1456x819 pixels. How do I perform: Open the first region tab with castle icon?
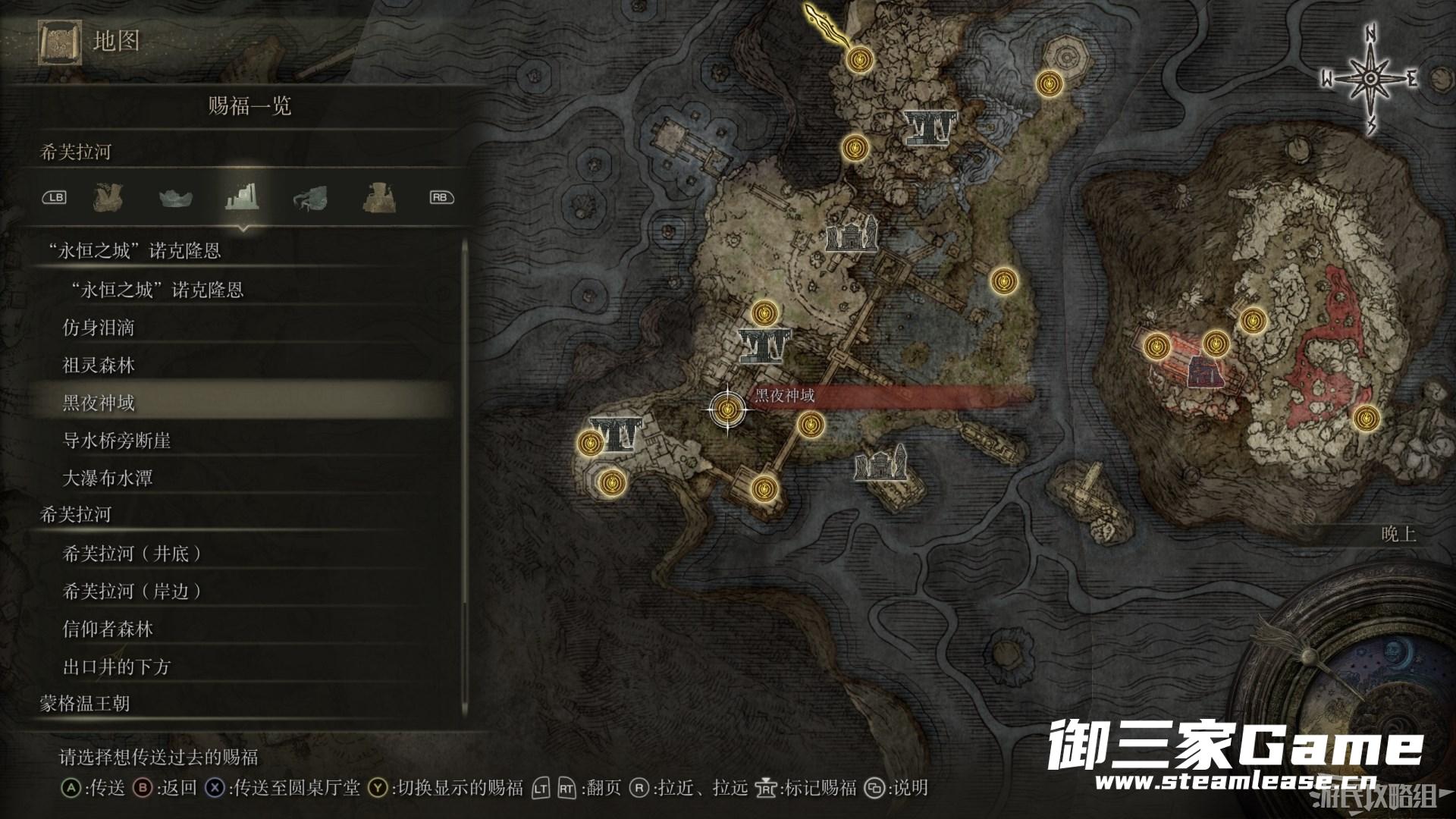(x=108, y=198)
